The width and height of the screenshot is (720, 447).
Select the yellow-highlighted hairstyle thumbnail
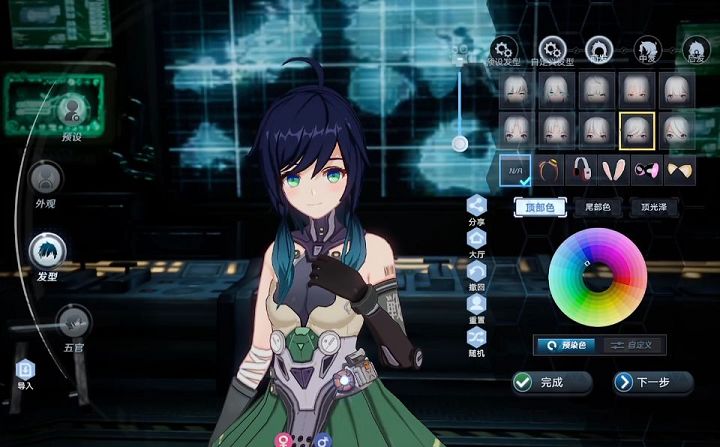point(636,128)
